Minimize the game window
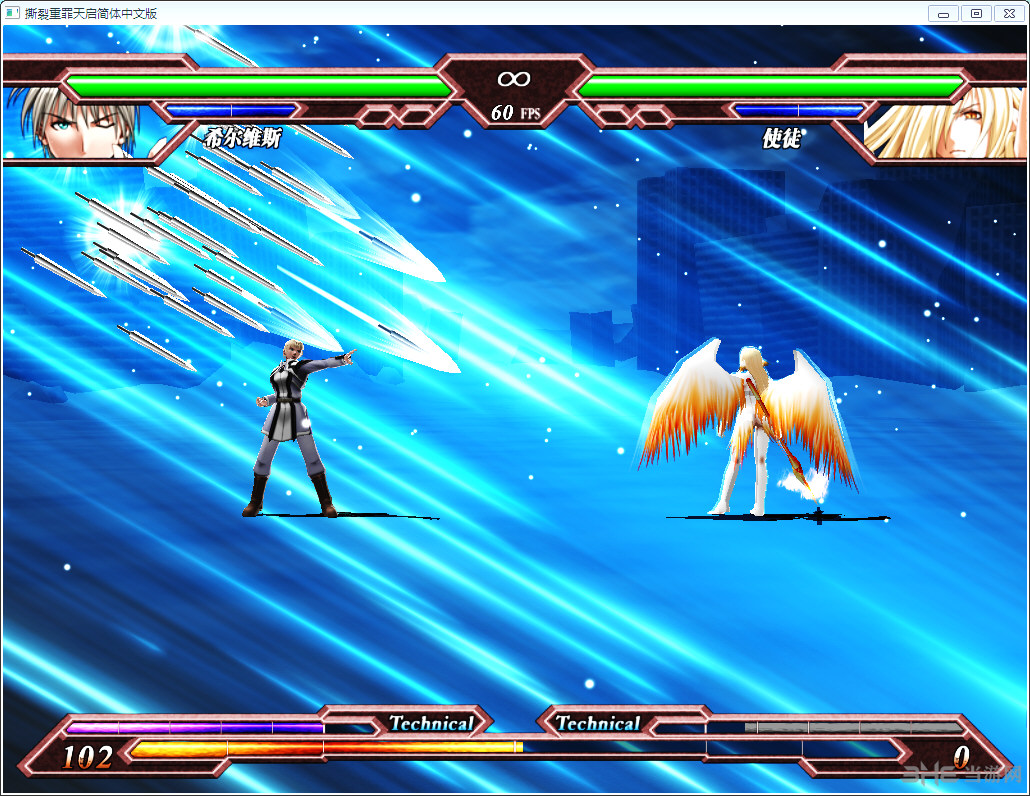This screenshot has width=1030, height=796. click(943, 13)
